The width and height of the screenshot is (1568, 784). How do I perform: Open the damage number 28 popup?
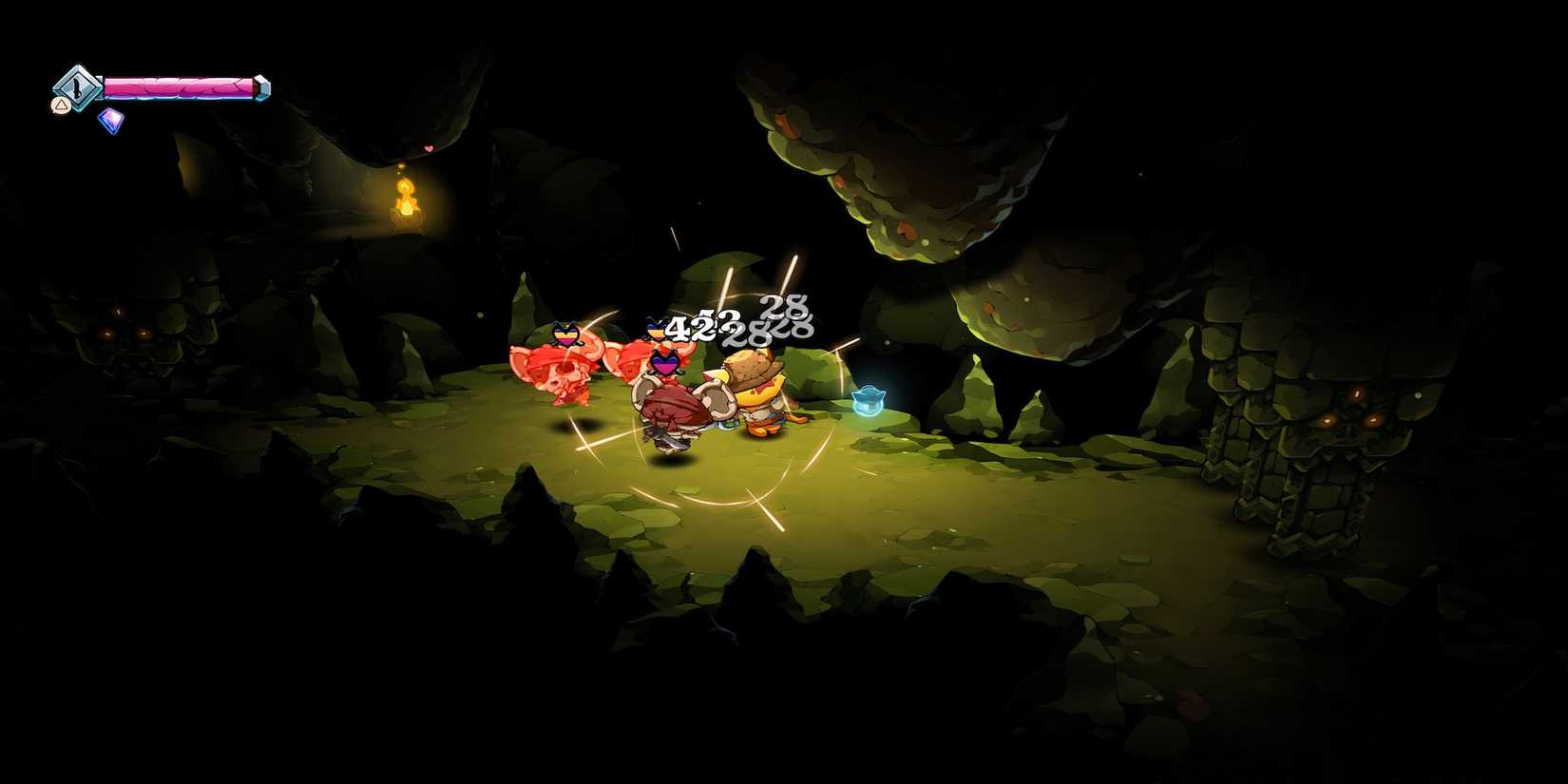pyautogui.click(x=781, y=306)
